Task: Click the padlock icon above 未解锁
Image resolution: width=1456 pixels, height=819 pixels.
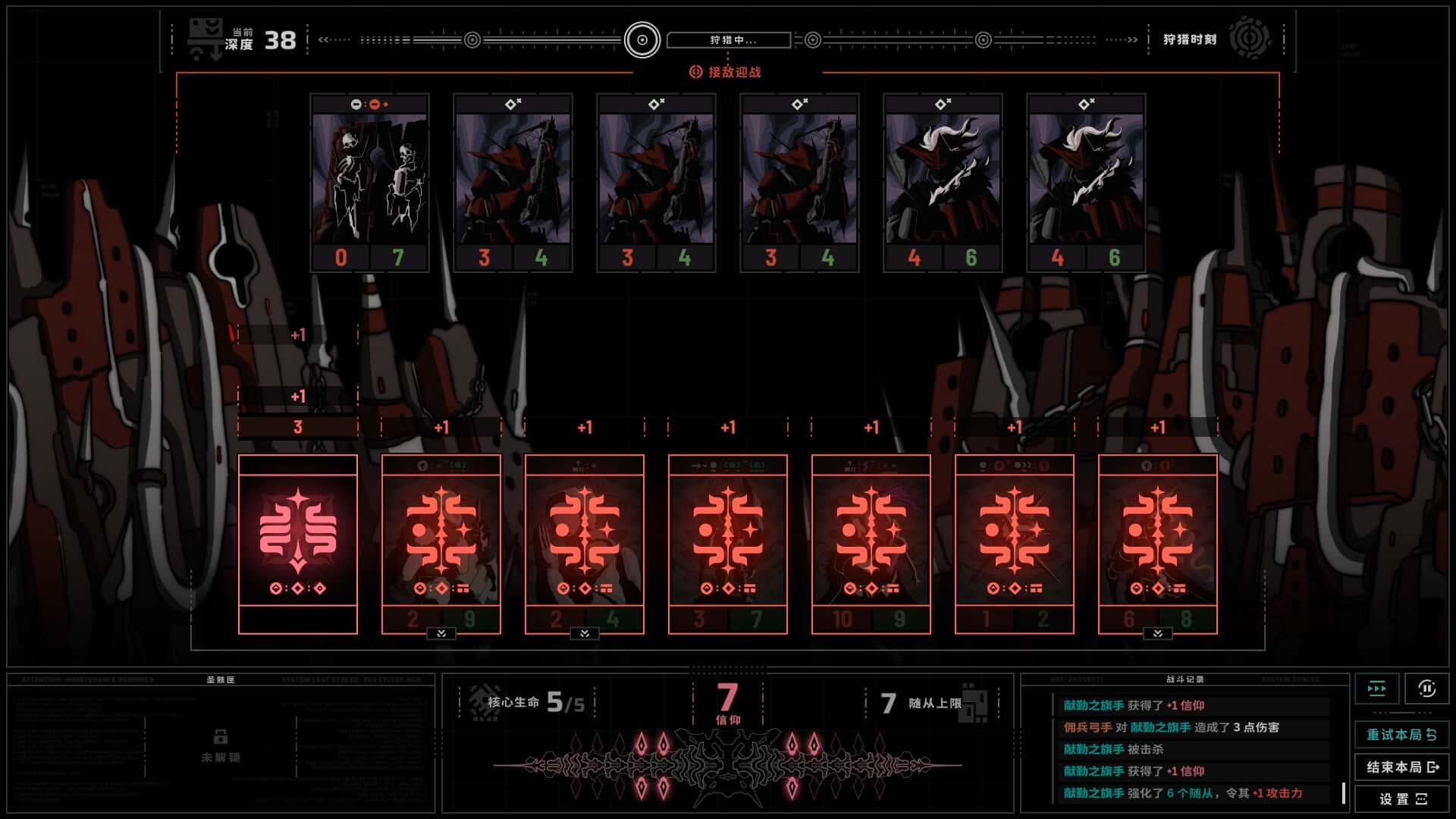Action: click(x=221, y=736)
